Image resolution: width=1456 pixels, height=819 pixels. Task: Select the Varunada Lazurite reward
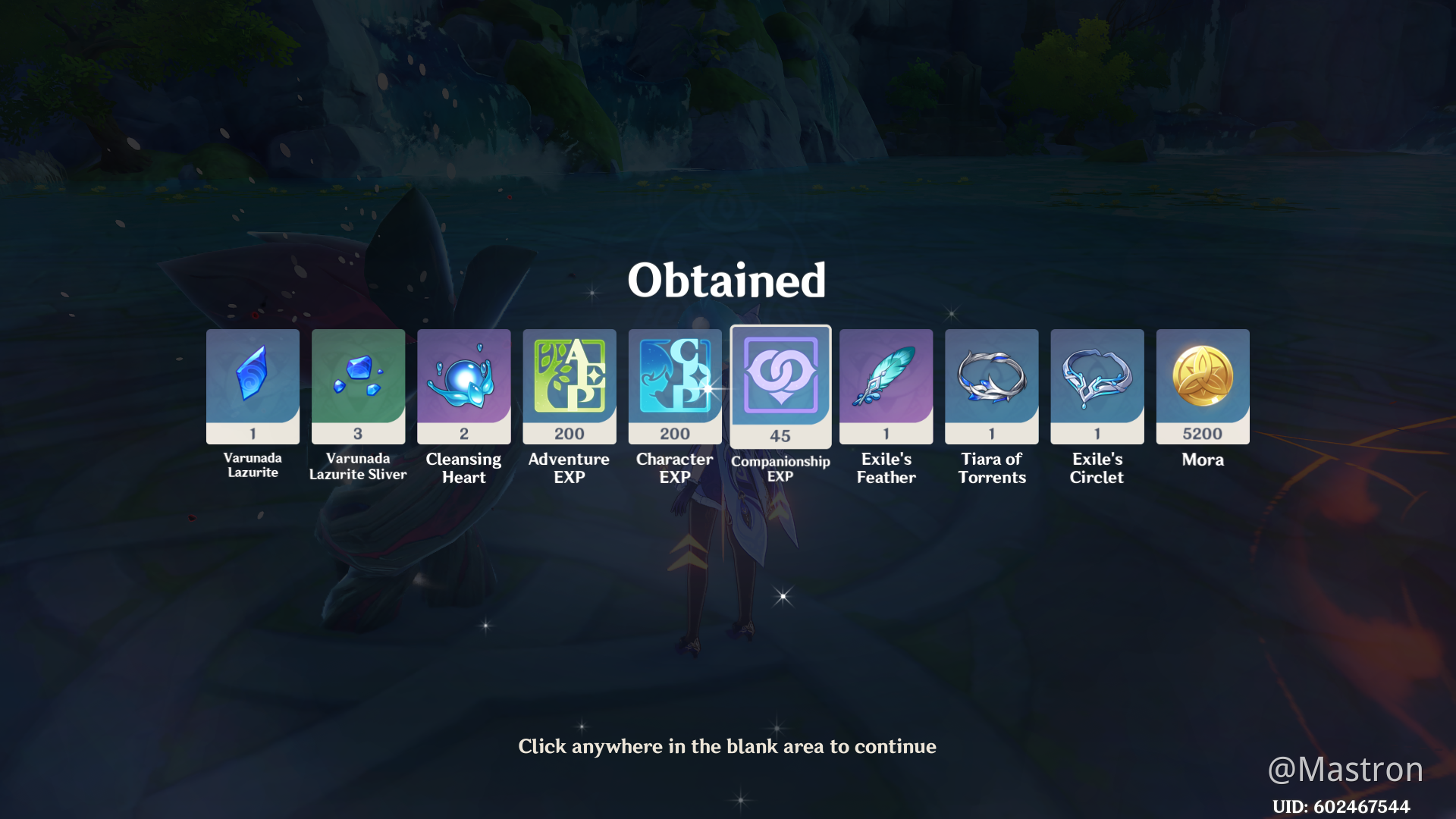pyautogui.click(x=253, y=385)
